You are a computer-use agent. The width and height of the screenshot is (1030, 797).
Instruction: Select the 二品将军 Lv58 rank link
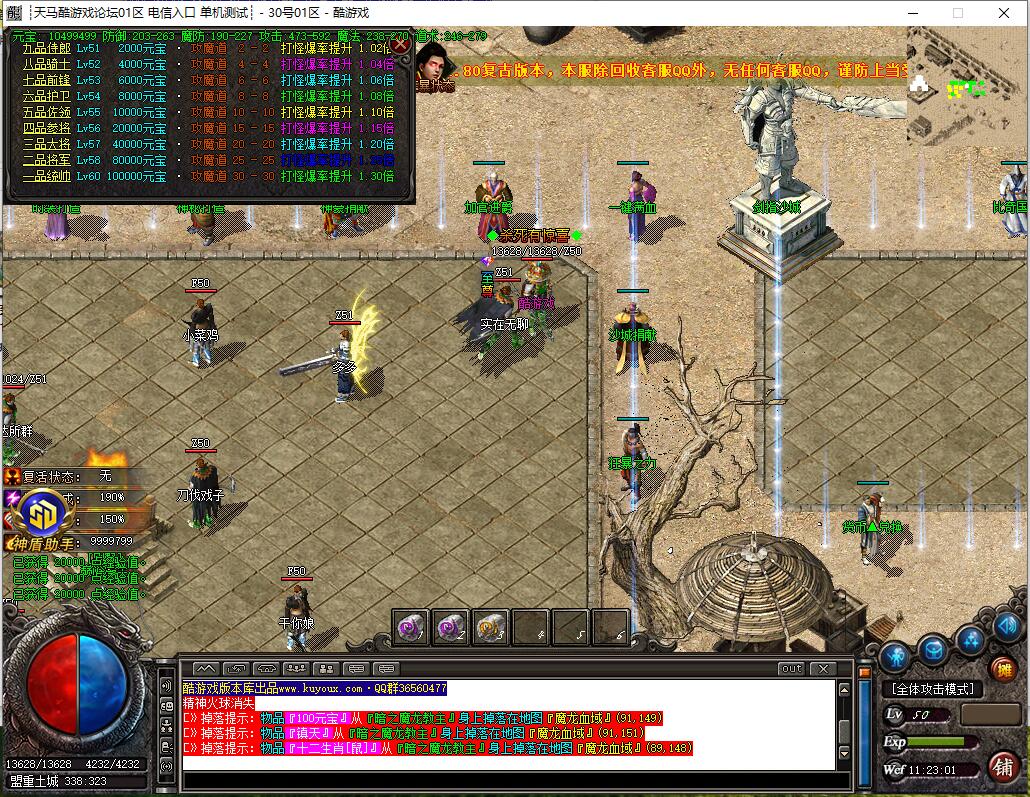pos(47,160)
